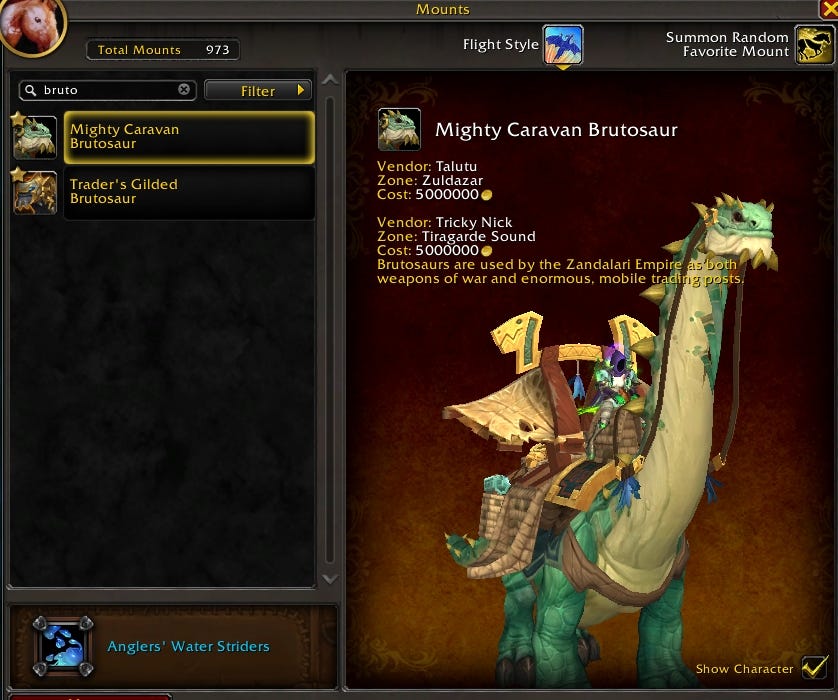Close the Mounts window

[829, 9]
